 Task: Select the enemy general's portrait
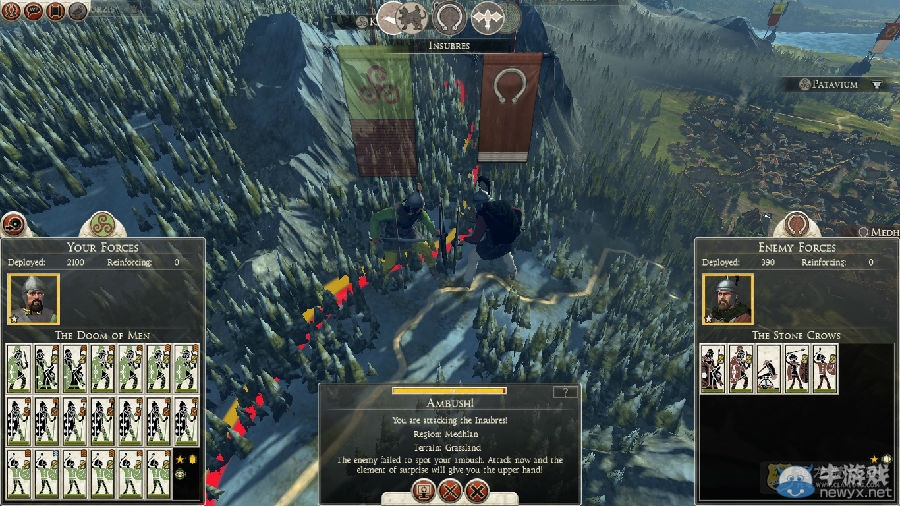727,298
